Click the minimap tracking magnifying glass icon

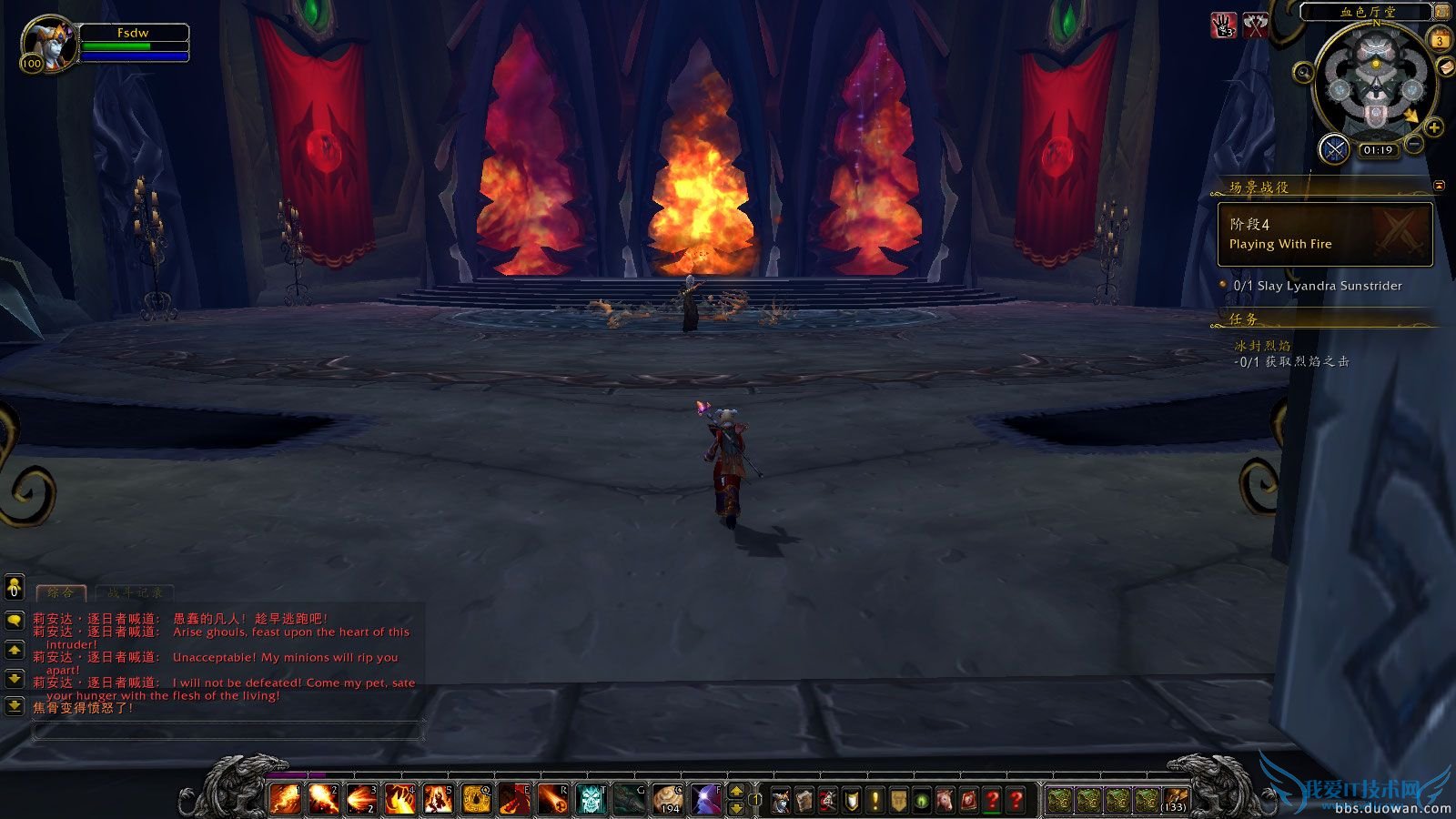point(1303,72)
